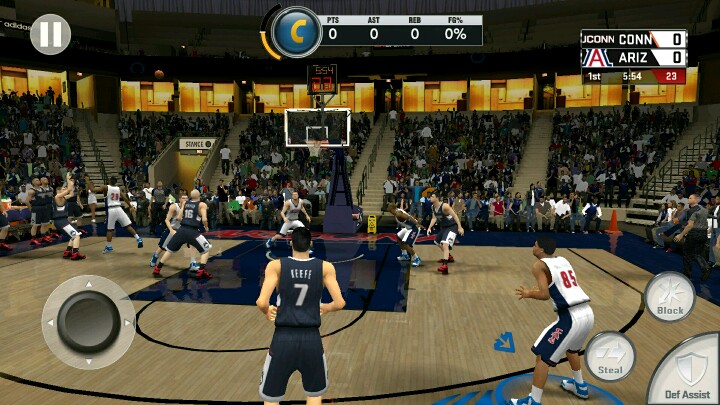Viewport: 720px width, 405px height.
Task: Click the center position C player badge
Action: (x=296, y=32)
